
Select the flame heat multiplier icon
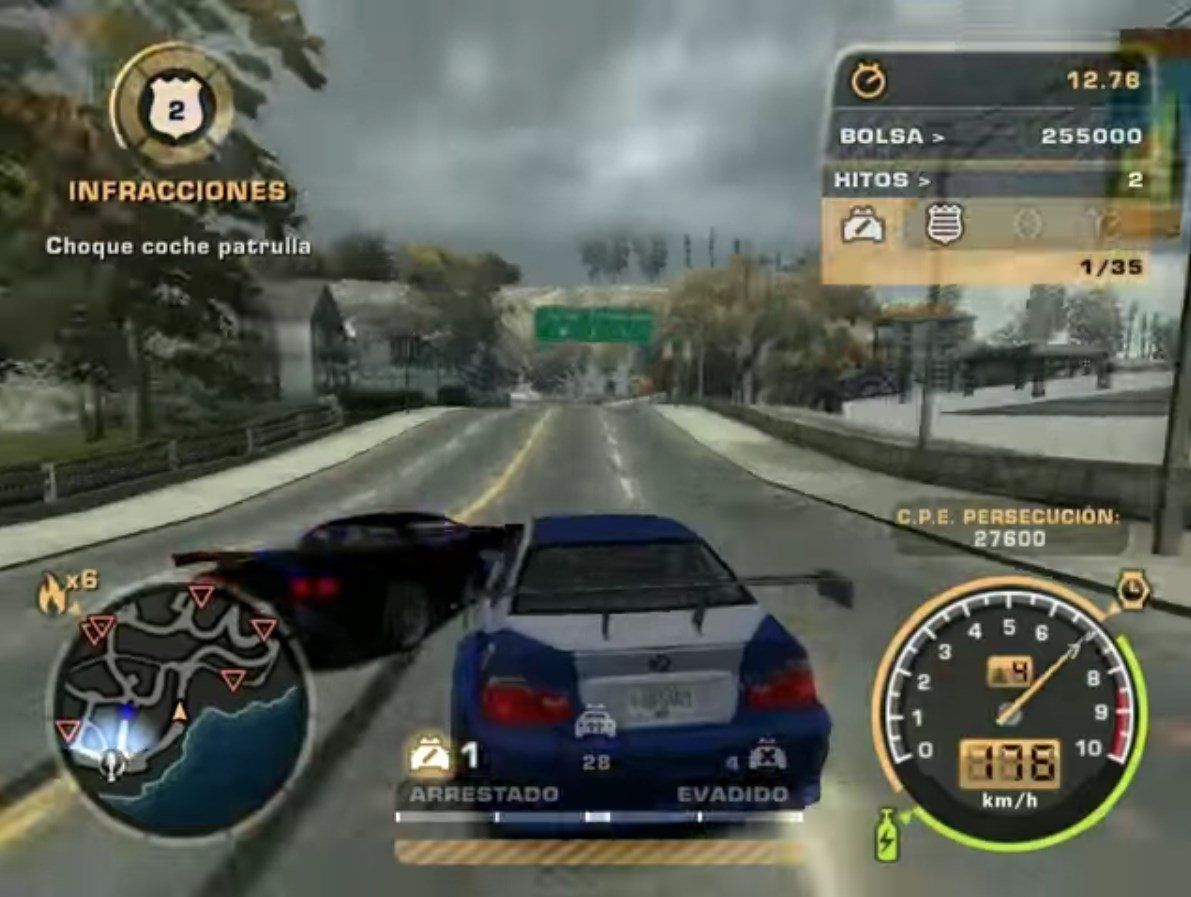52,593
